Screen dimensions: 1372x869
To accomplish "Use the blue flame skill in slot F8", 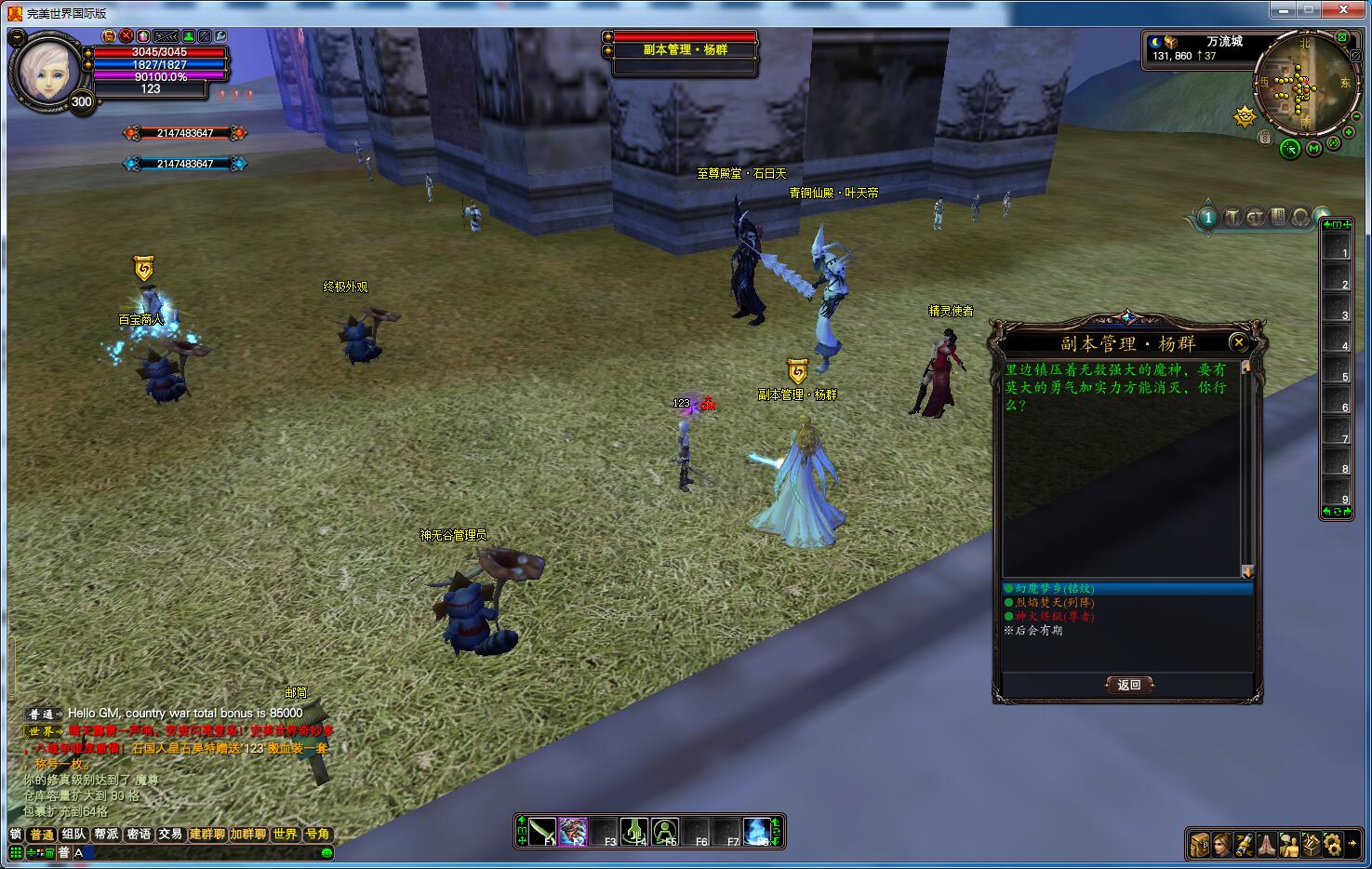I will coord(758,831).
